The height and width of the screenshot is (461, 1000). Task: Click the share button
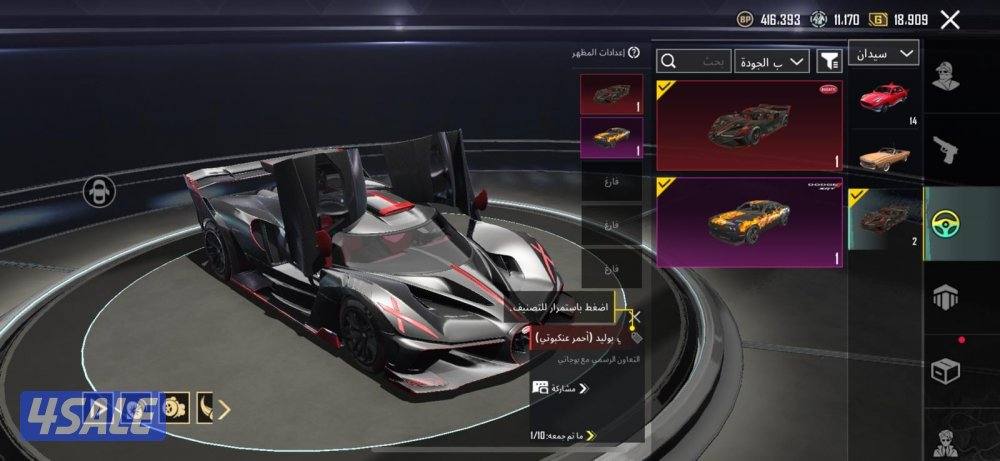point(560,388)
